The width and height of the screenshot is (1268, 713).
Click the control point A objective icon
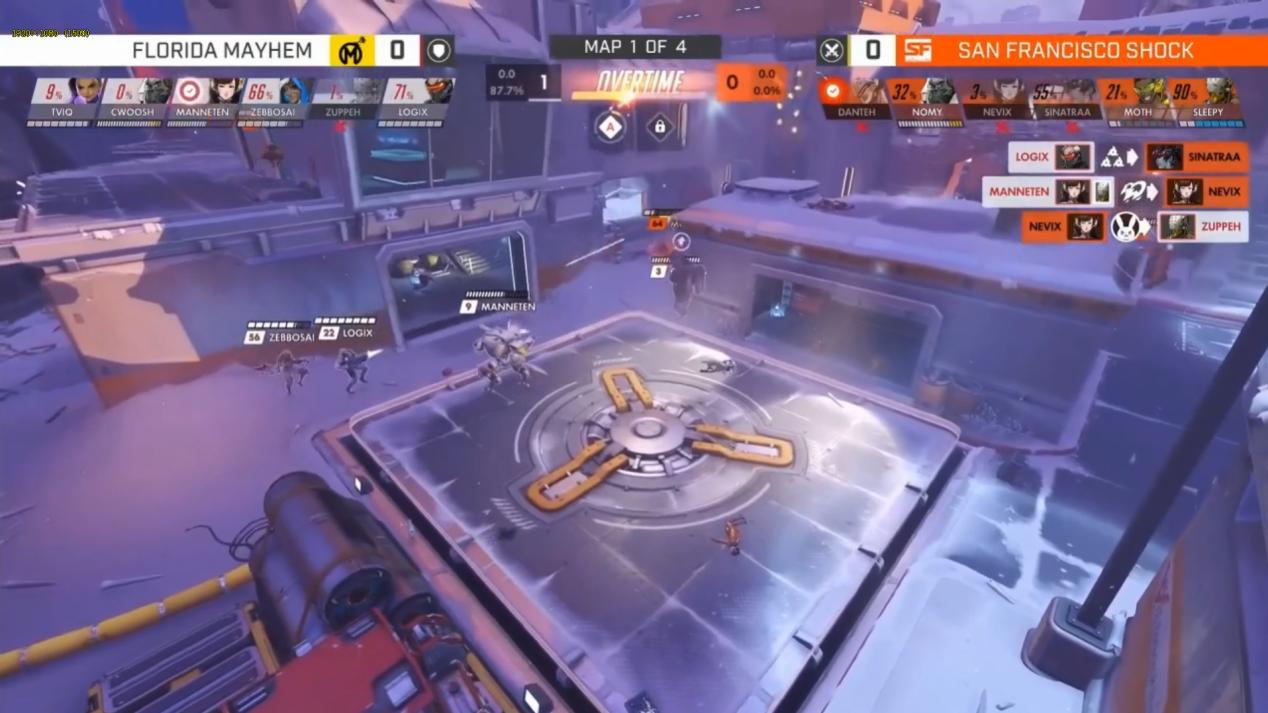pyautogui.click(x=610, y=127)
